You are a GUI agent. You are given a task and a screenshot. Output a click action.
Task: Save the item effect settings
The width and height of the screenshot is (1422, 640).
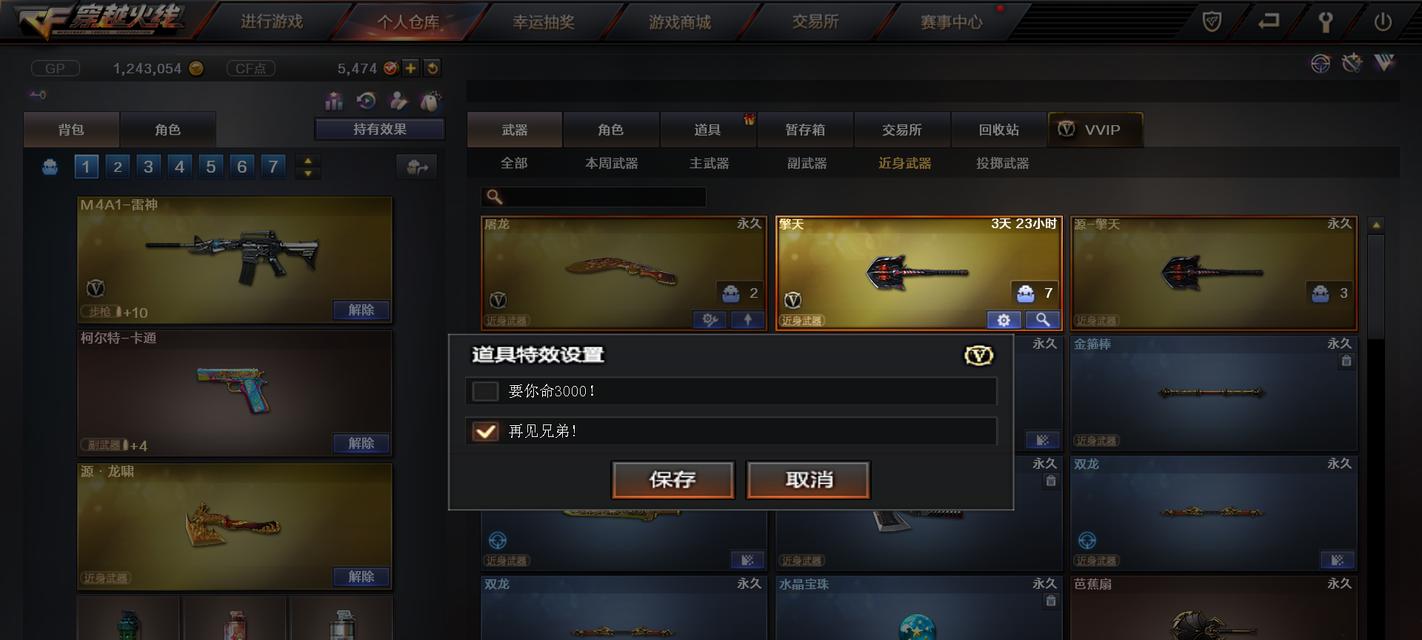[x=673, y=480]
